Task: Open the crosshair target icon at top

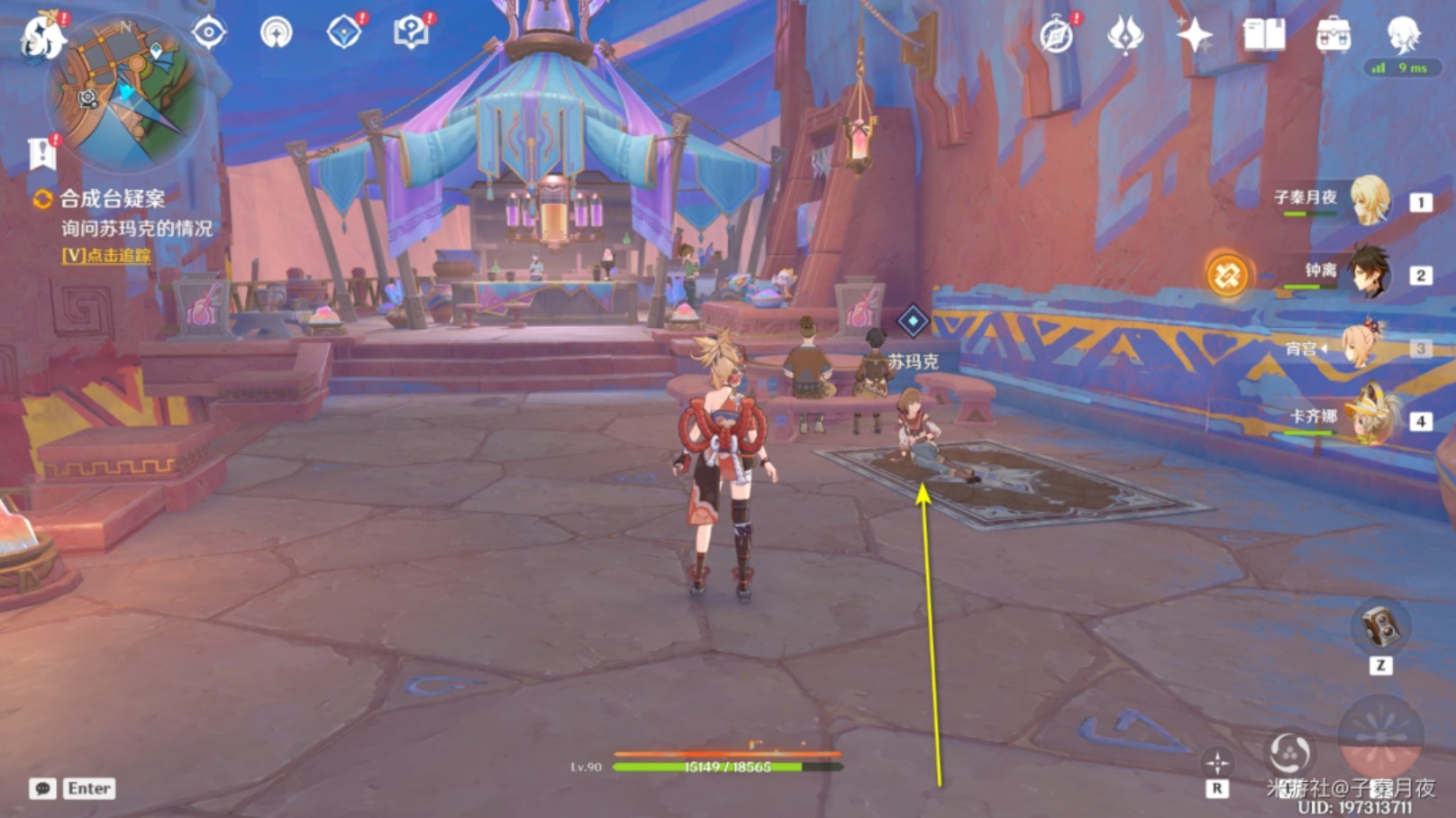Action: (x=209, y=33)
